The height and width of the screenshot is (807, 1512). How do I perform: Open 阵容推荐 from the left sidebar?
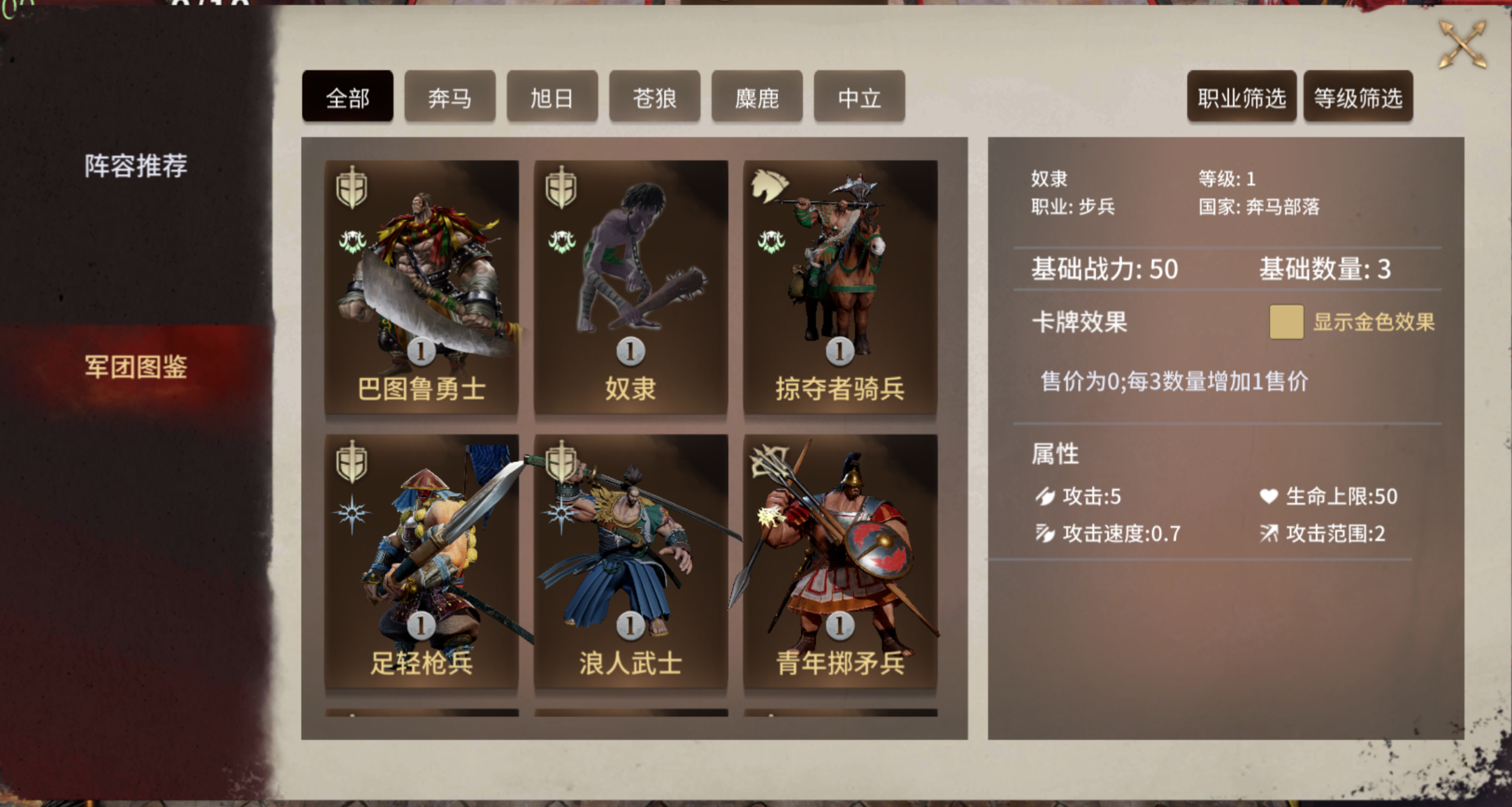138,164
